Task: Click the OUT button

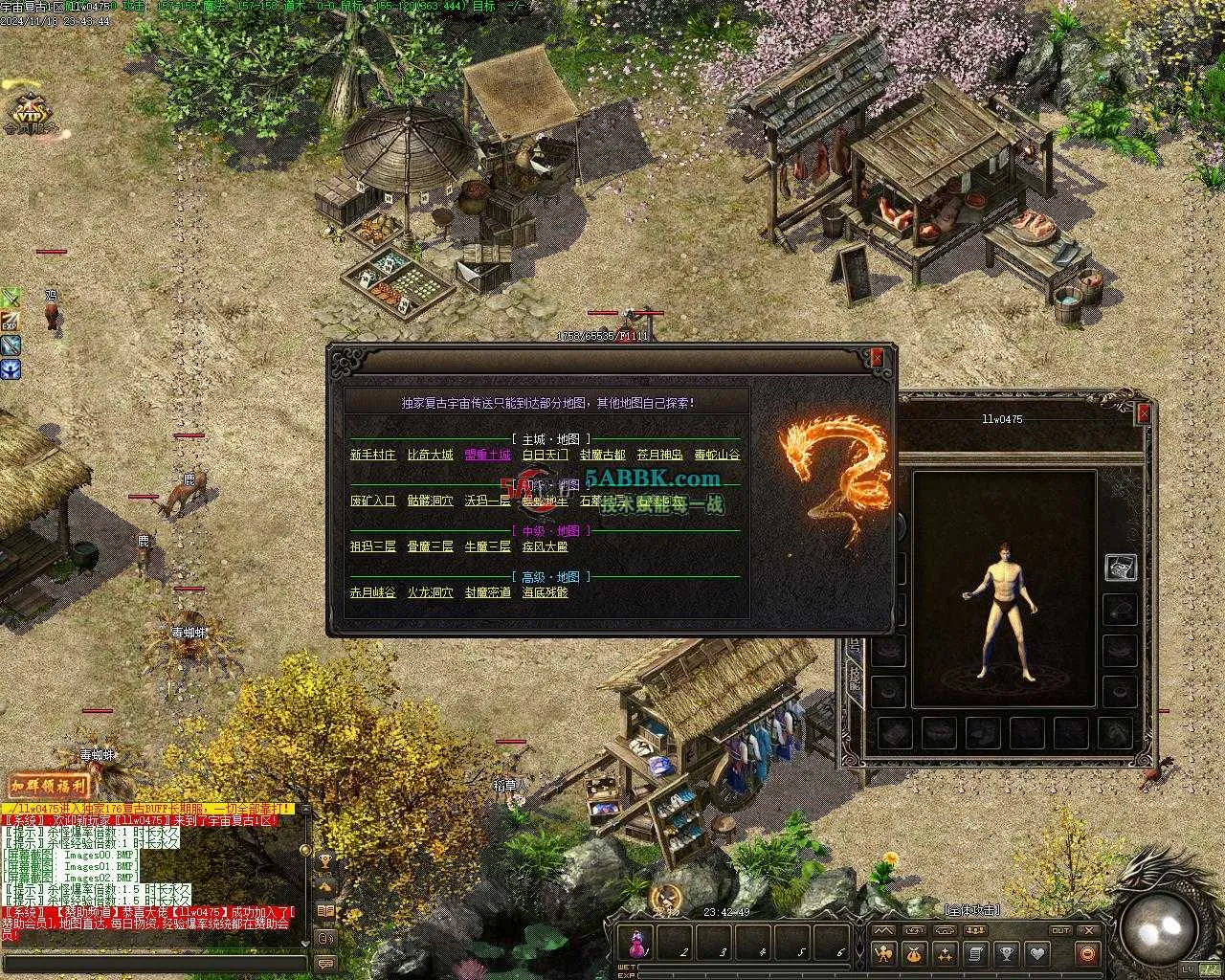Action: [x=1059, y=930]
